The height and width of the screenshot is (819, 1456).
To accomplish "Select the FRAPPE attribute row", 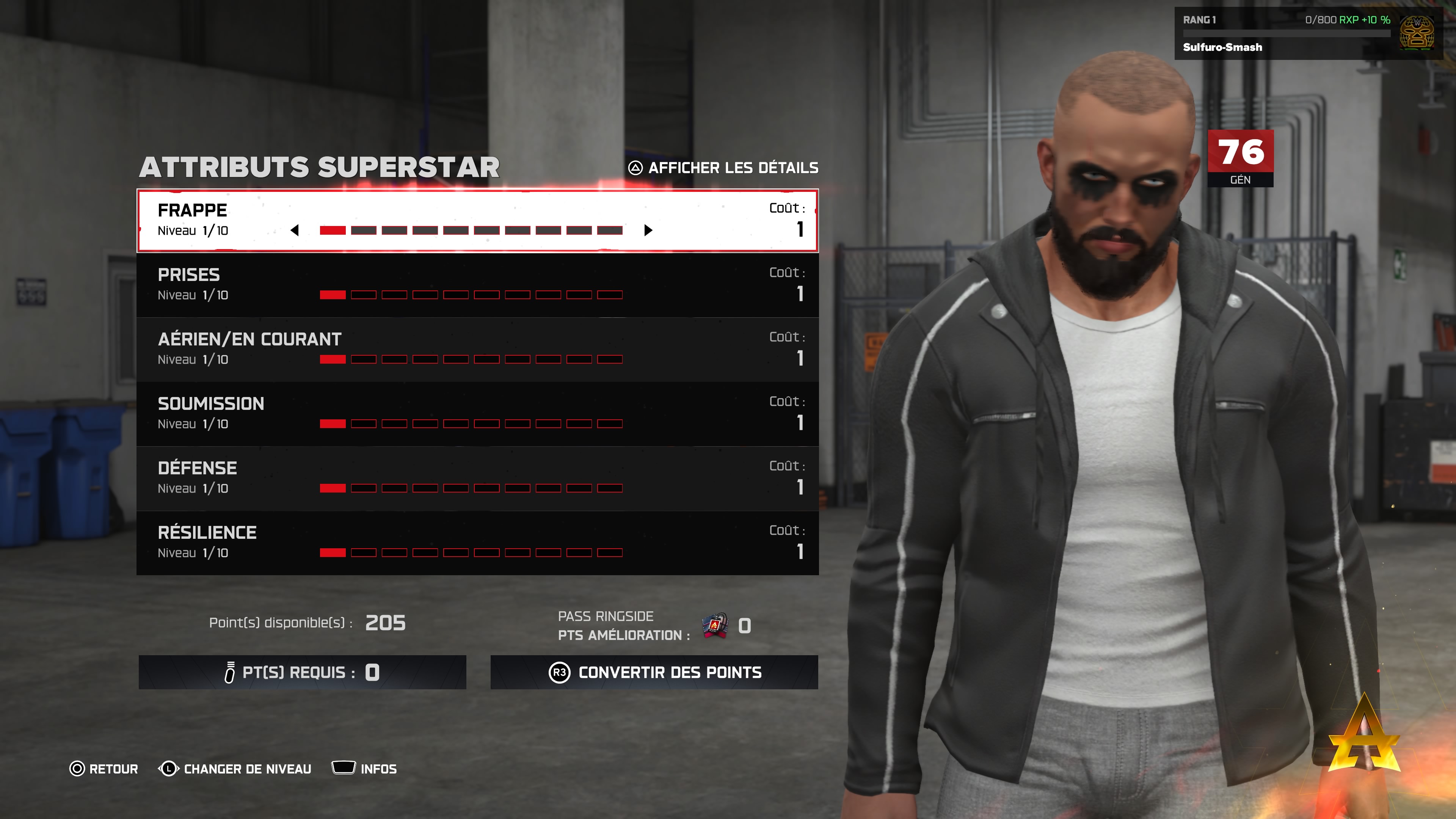I will point(477,220).
